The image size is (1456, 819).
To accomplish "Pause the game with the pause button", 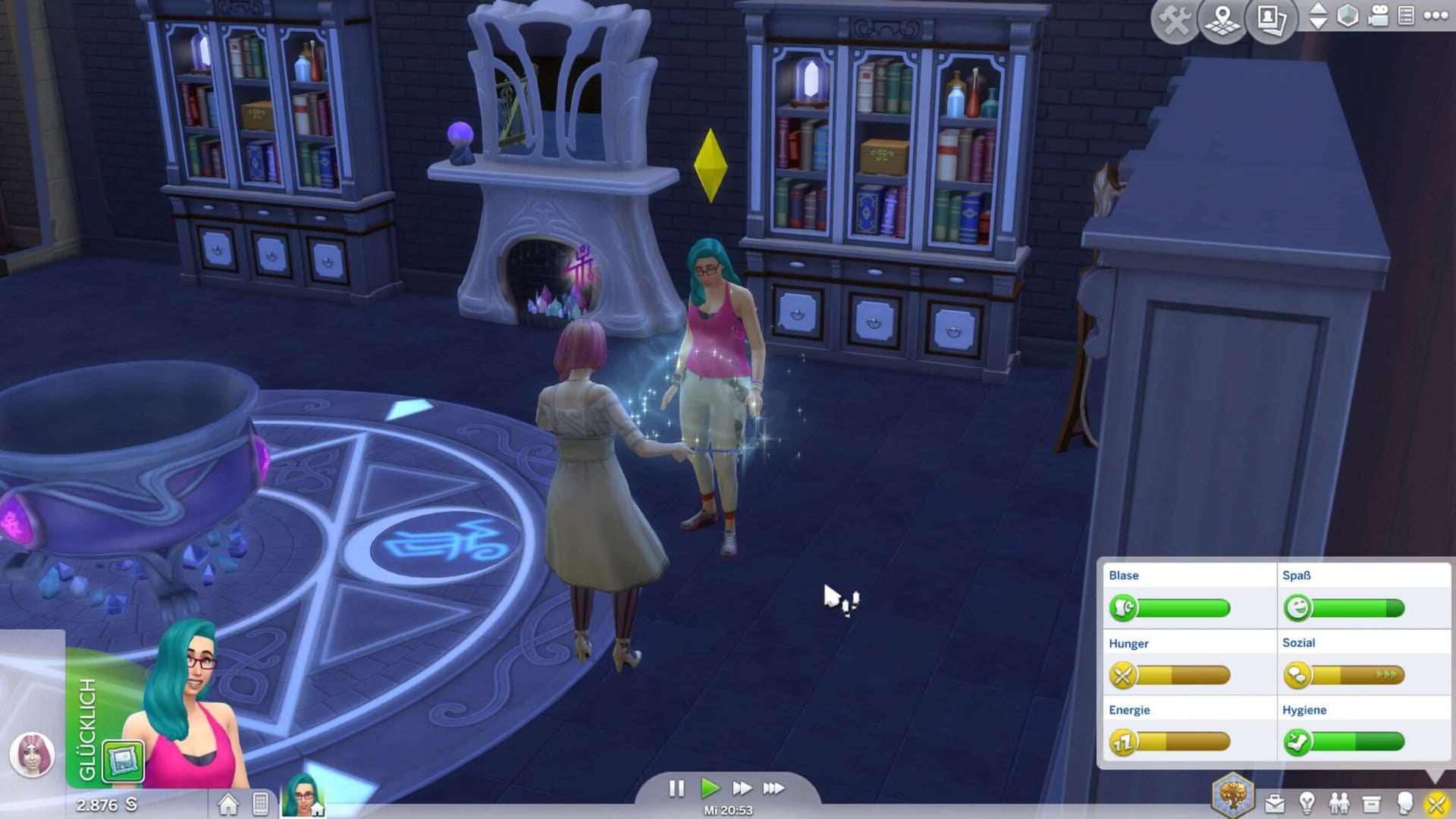I will point(676,789).
